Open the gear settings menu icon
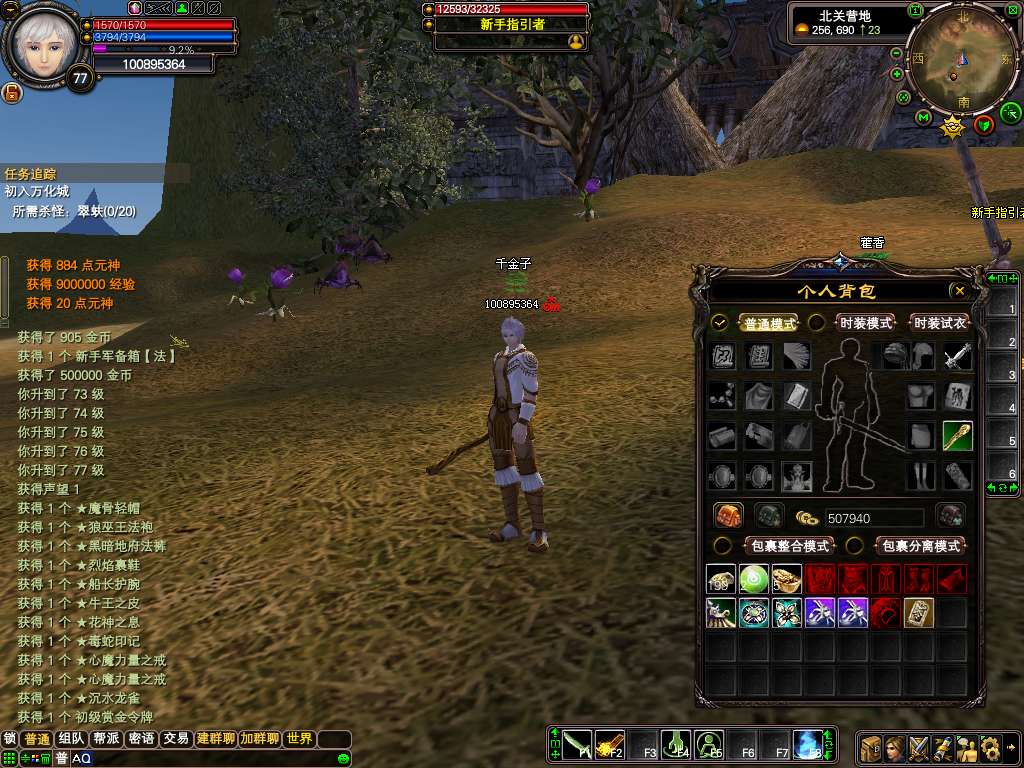 click(x=991, y=747)
